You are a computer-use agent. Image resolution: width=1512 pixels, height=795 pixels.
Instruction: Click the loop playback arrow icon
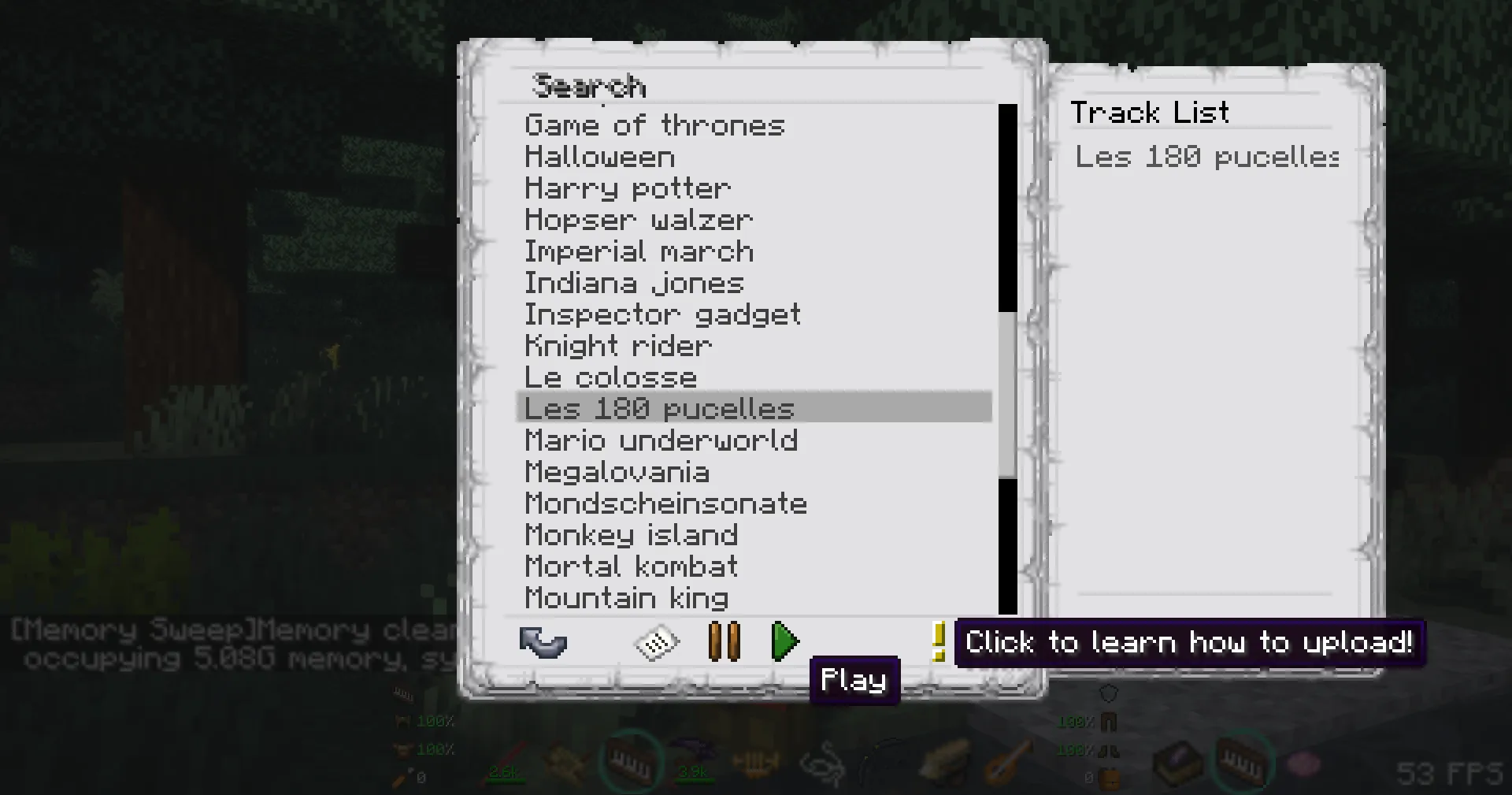point(543,642)
